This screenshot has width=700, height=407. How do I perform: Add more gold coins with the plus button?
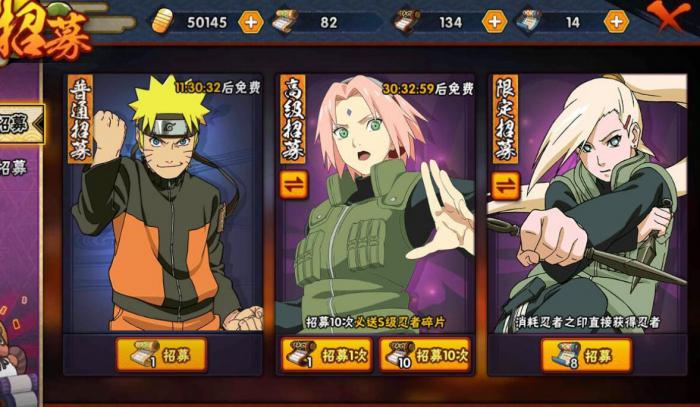click(250, 21)
